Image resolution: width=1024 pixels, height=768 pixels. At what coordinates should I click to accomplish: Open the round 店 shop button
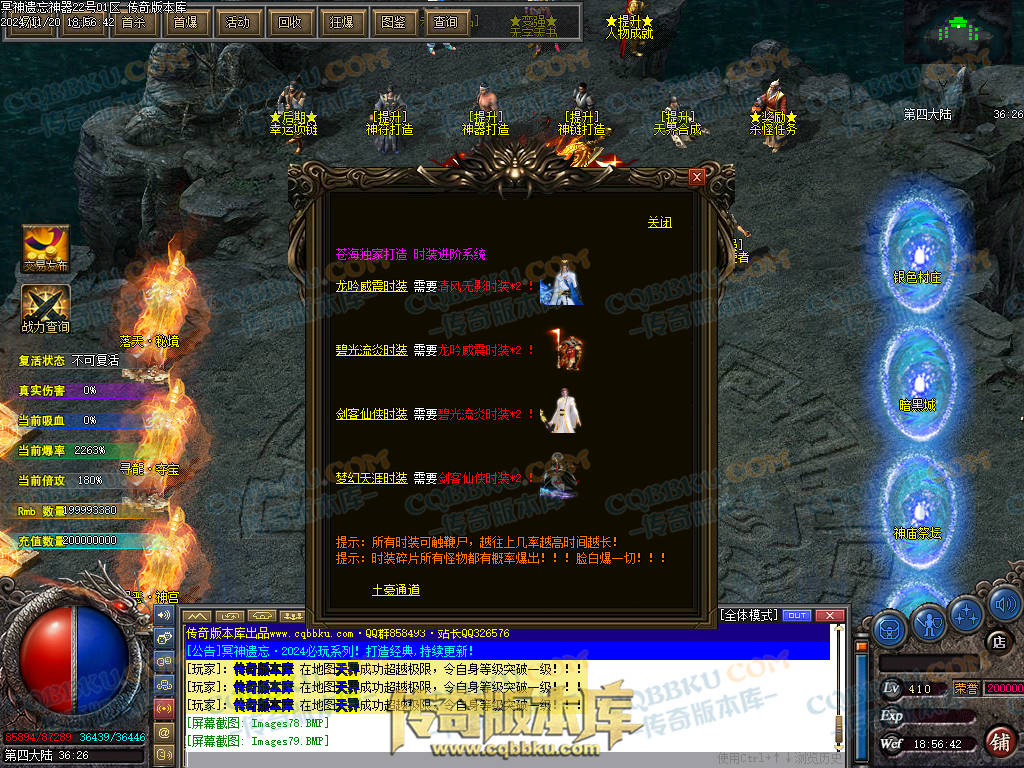click(996, 641)
